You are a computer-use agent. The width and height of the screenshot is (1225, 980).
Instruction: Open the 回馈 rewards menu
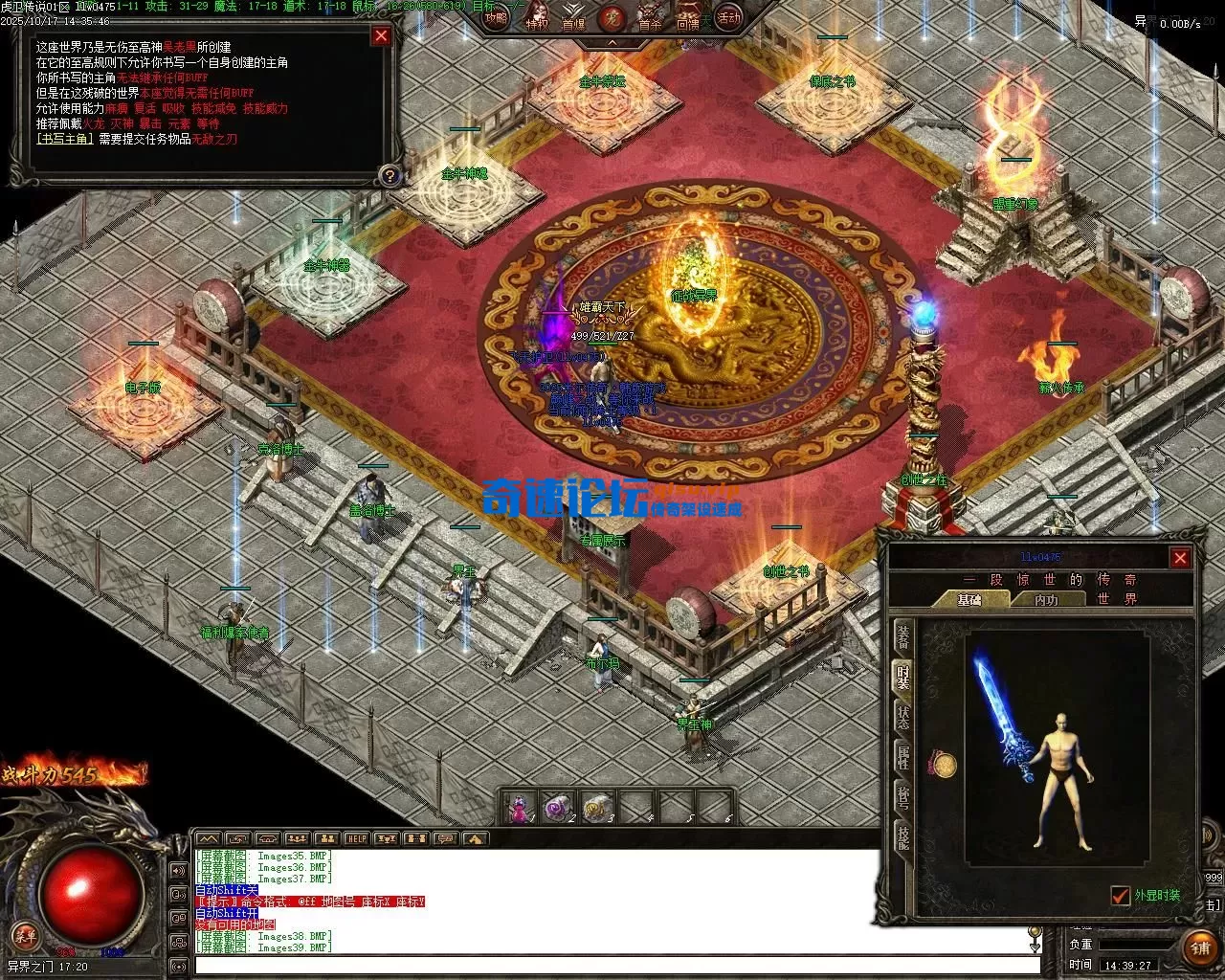pyautogui.click(x=688, y=21)
